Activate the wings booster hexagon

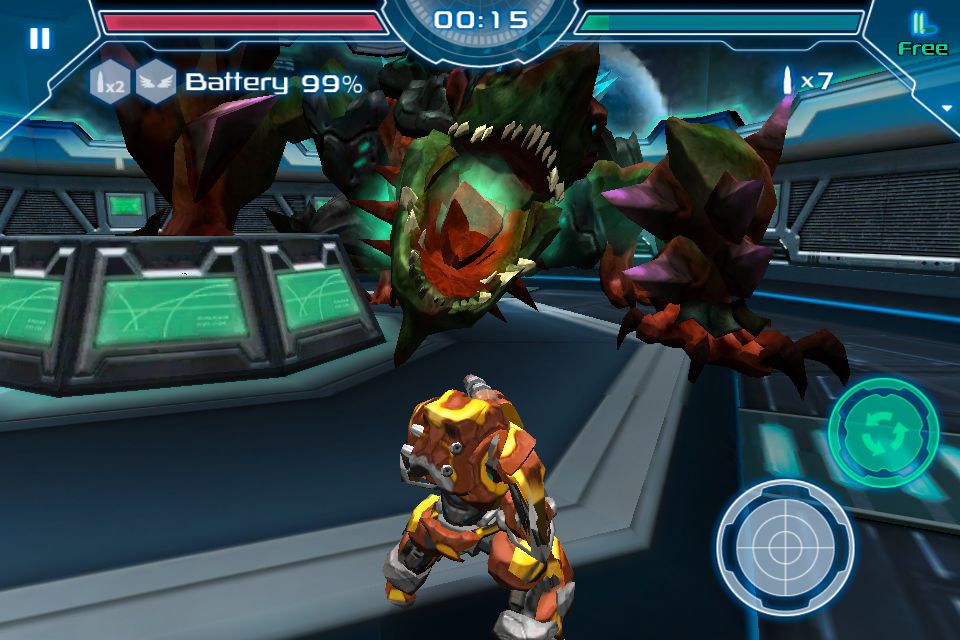pyautogui.click(x=156, y=82)
